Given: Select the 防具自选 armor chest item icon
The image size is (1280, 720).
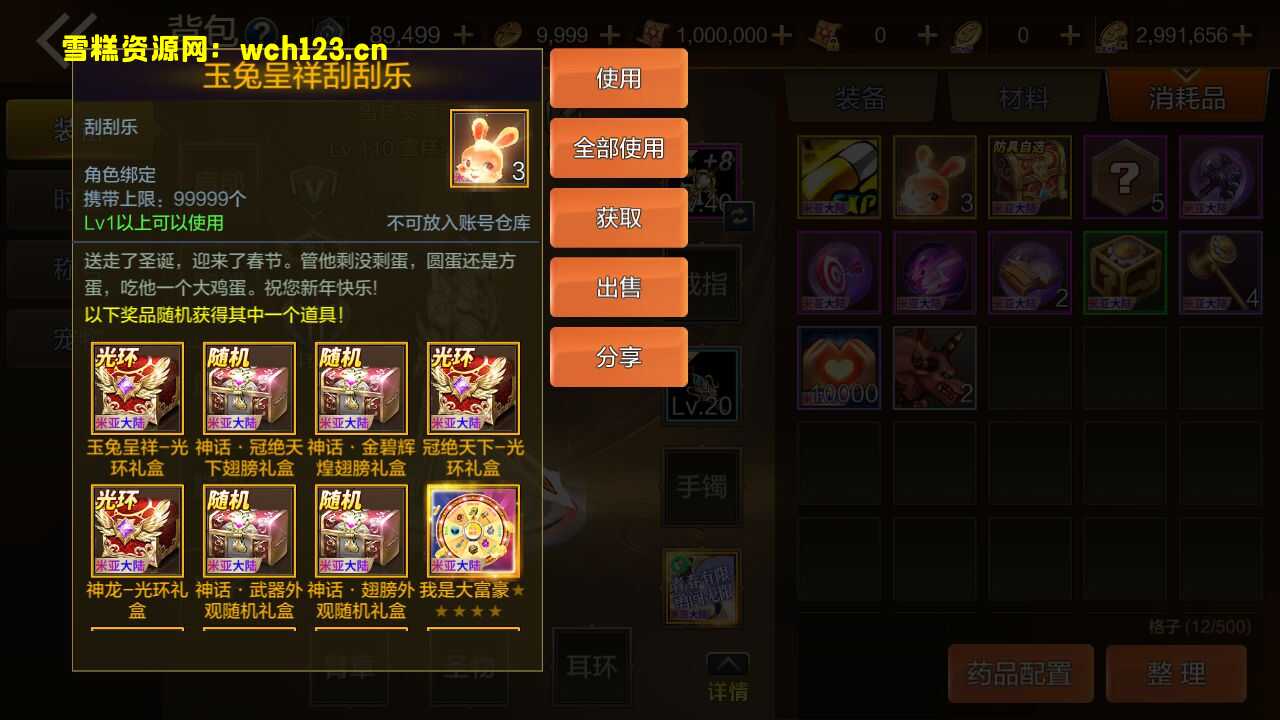Looking at the screenshot, I should coord(1029,176).
